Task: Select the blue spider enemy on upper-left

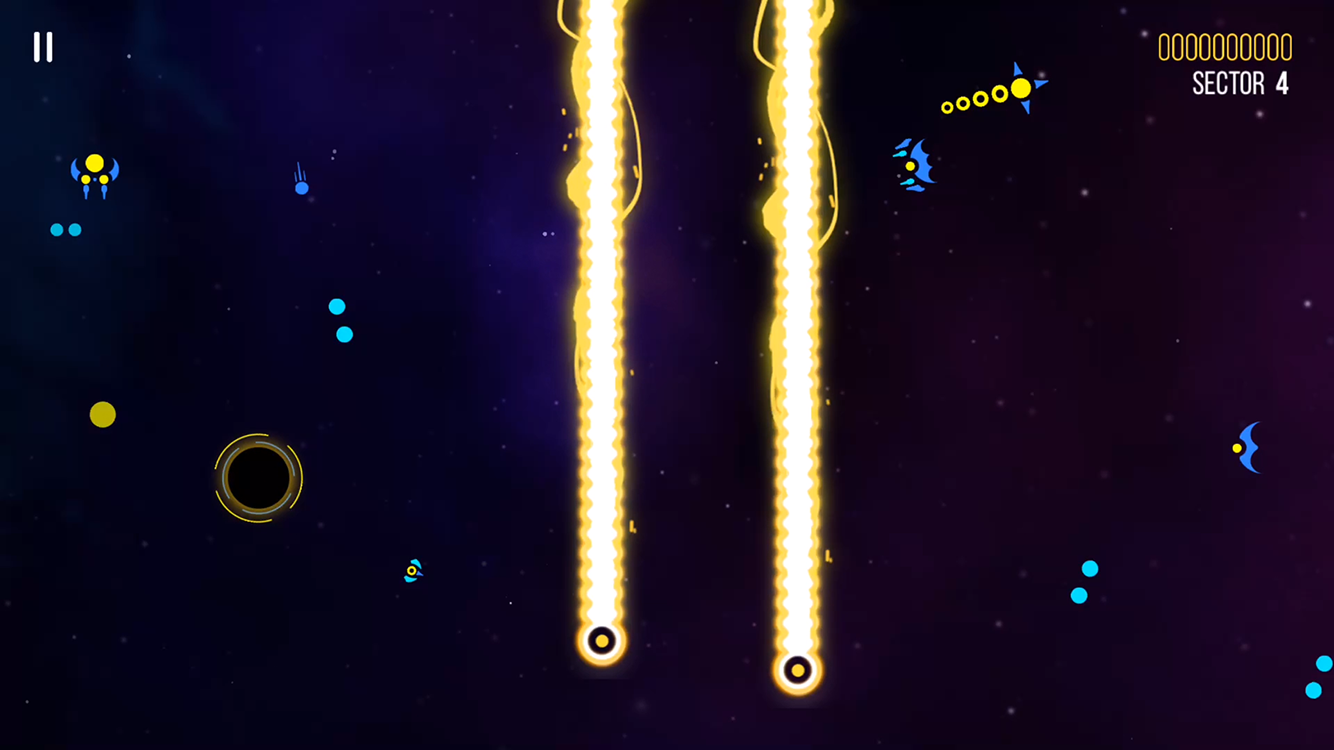Action: 95,175
